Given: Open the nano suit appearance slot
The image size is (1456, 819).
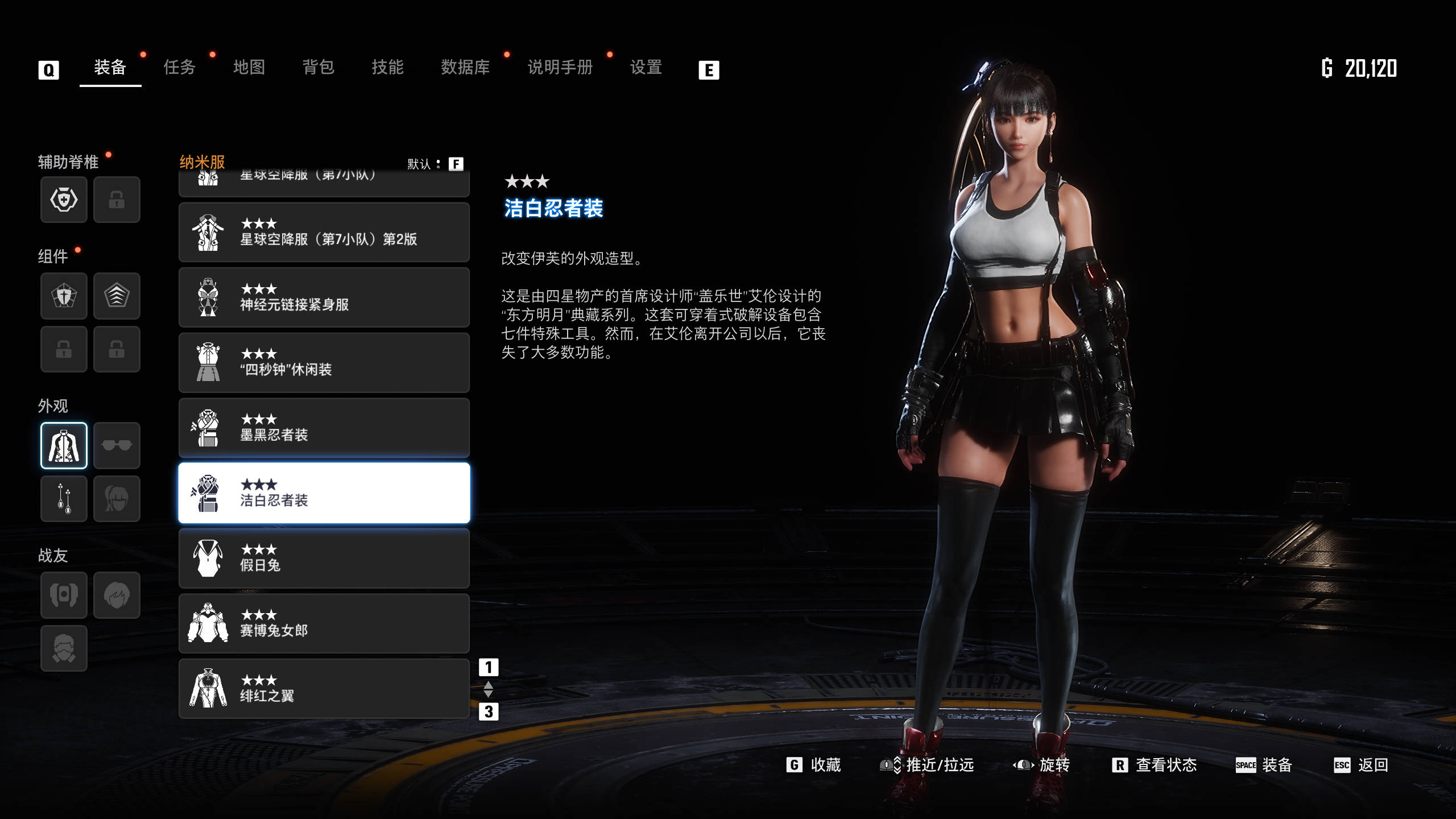Looking at the screenshot, I should tap(64, 445).
